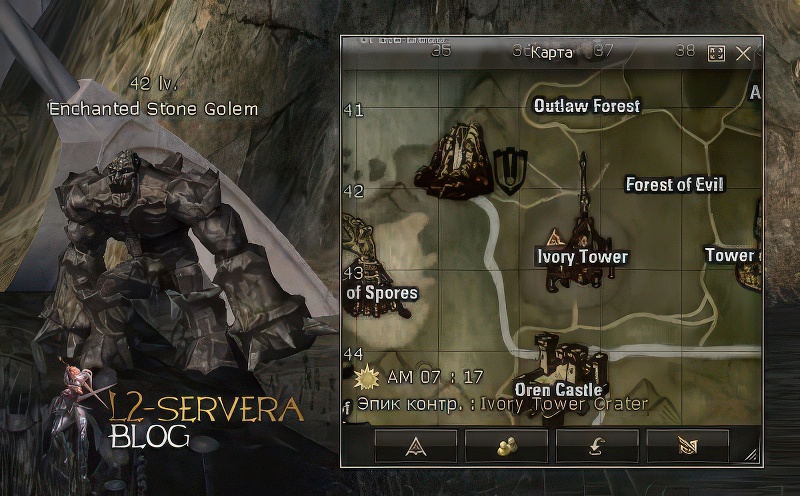Click the Outlaw Forest map label
The image size is (800, 496).
pos(586,106)
